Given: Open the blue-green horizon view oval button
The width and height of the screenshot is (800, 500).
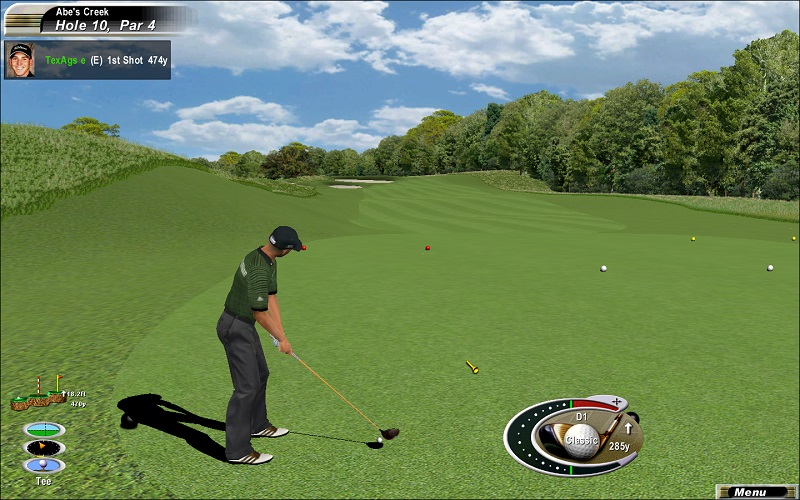Looking at the screenshot, I should click(44, 429).
